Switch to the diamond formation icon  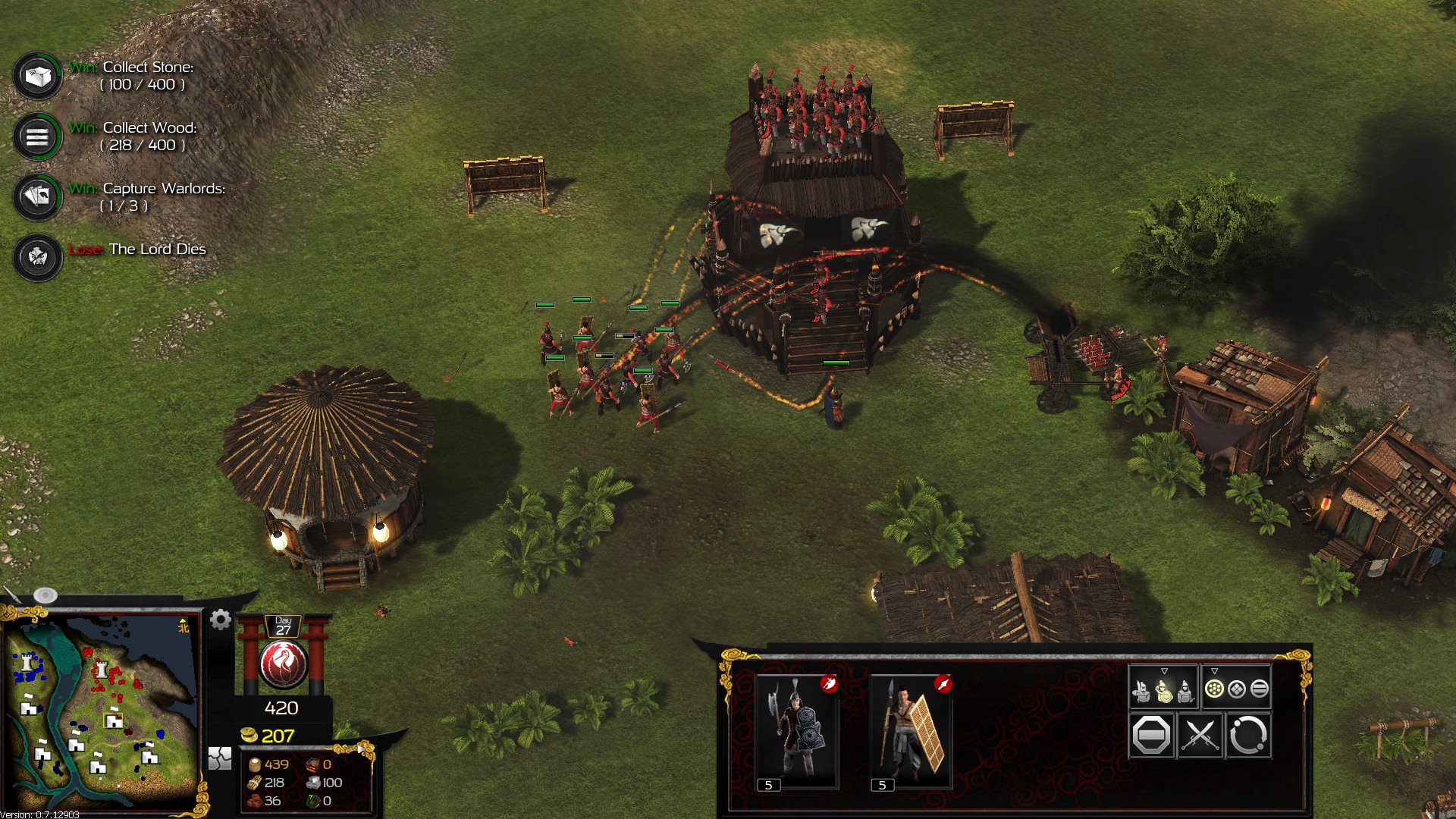click(x=1237, y=689)
